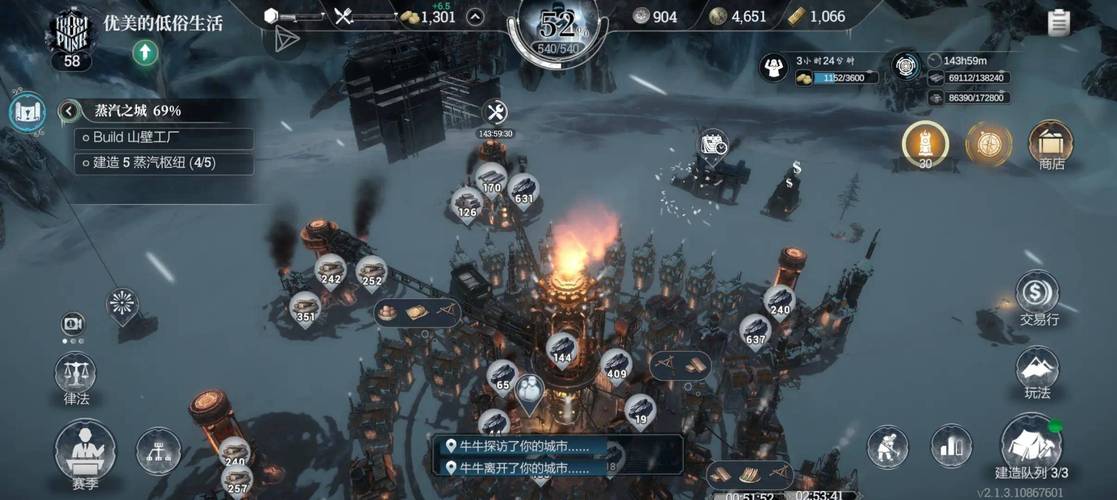The image size is (1117, 500).
Task: Open the player level 58 profile badge
Action: 71,38
